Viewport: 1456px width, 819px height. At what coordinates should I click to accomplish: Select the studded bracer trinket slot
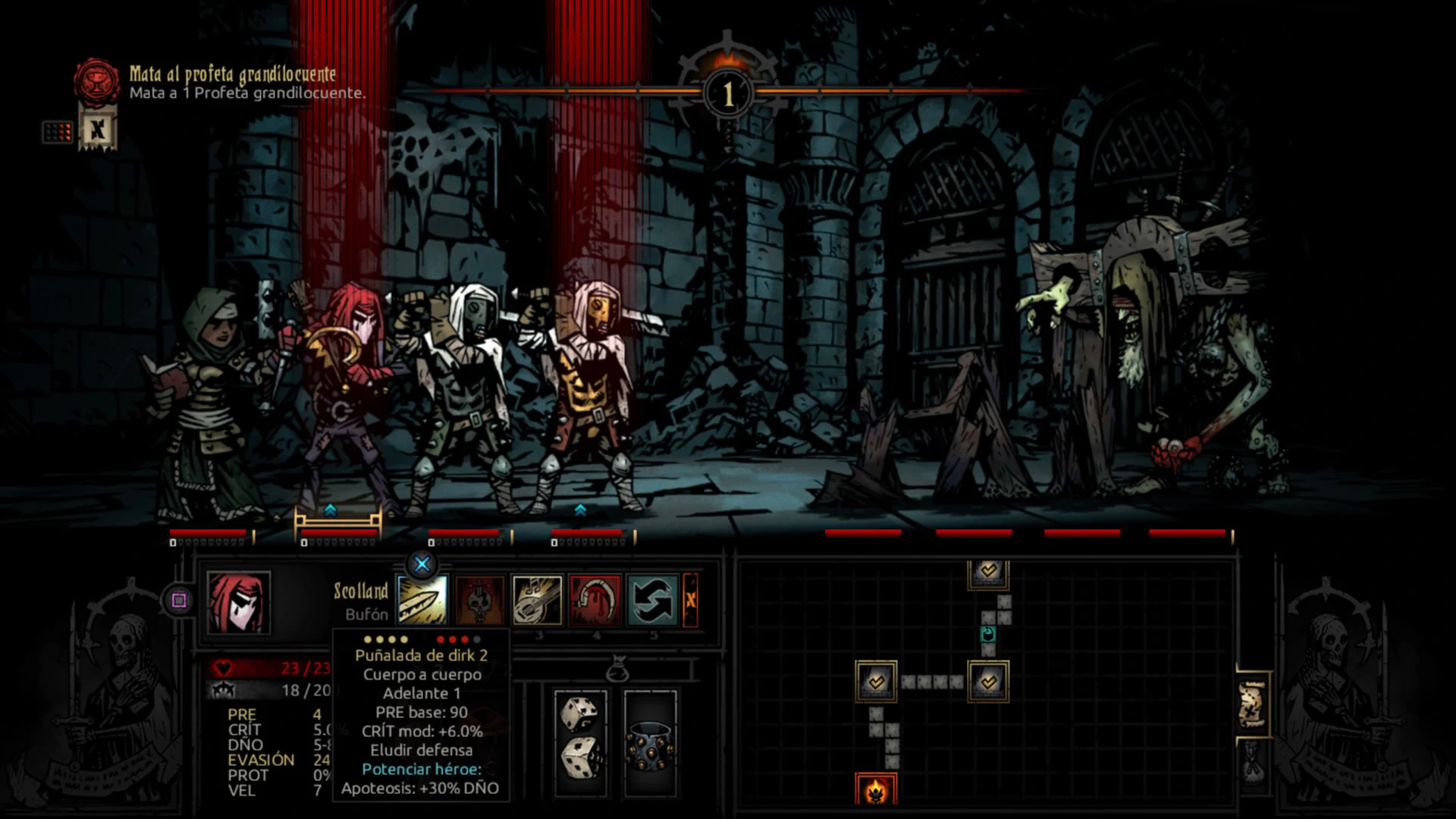(x=650, y=743)
